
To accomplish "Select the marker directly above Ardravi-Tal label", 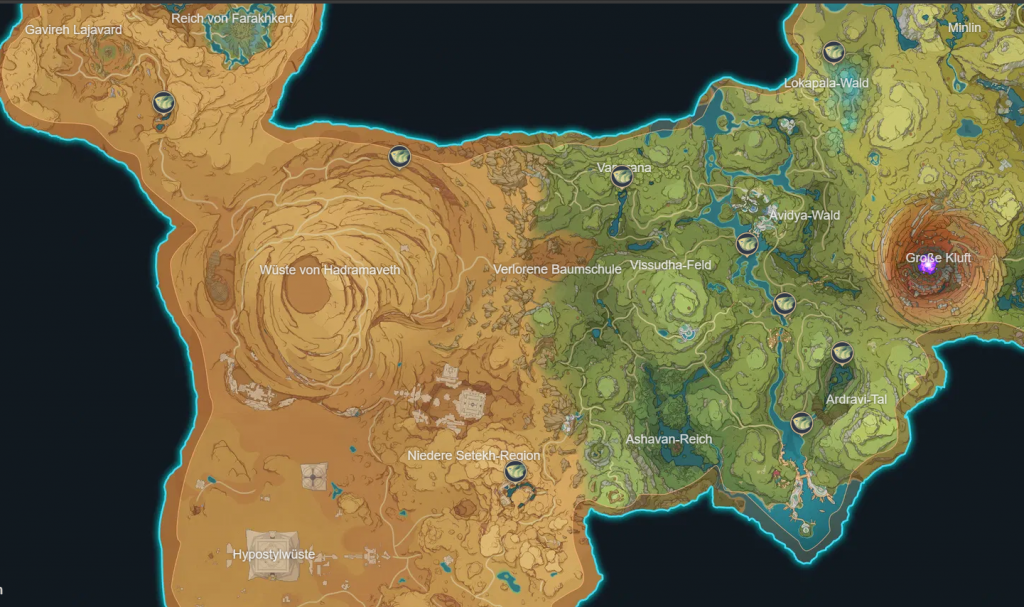I will (x=842, y=352).
